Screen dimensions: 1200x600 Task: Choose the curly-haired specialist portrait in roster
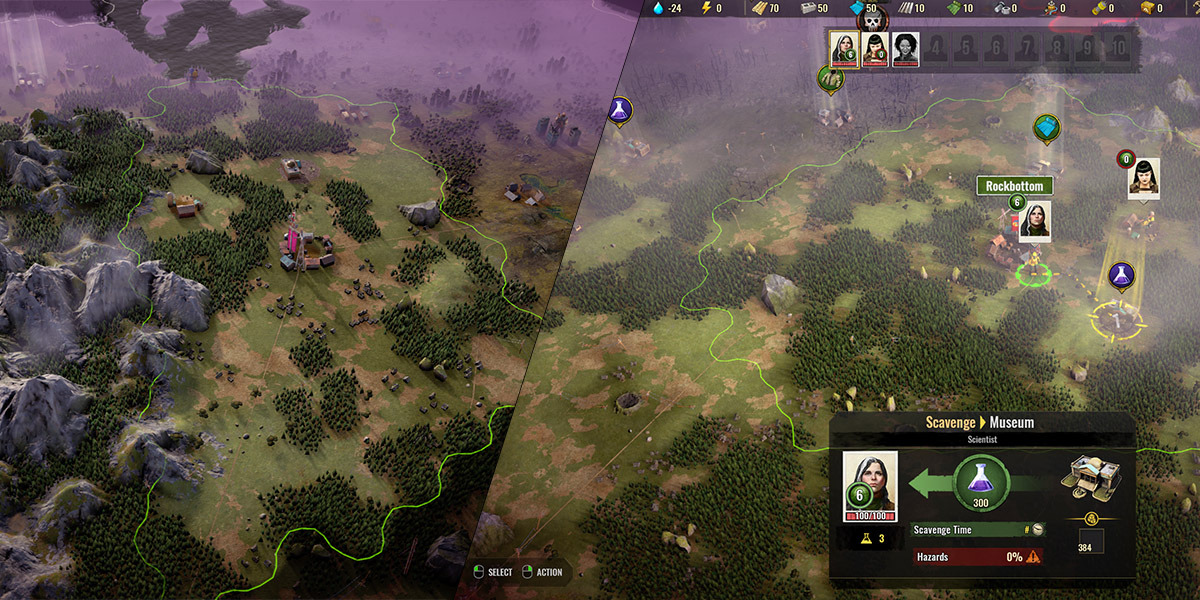[905, 49]
